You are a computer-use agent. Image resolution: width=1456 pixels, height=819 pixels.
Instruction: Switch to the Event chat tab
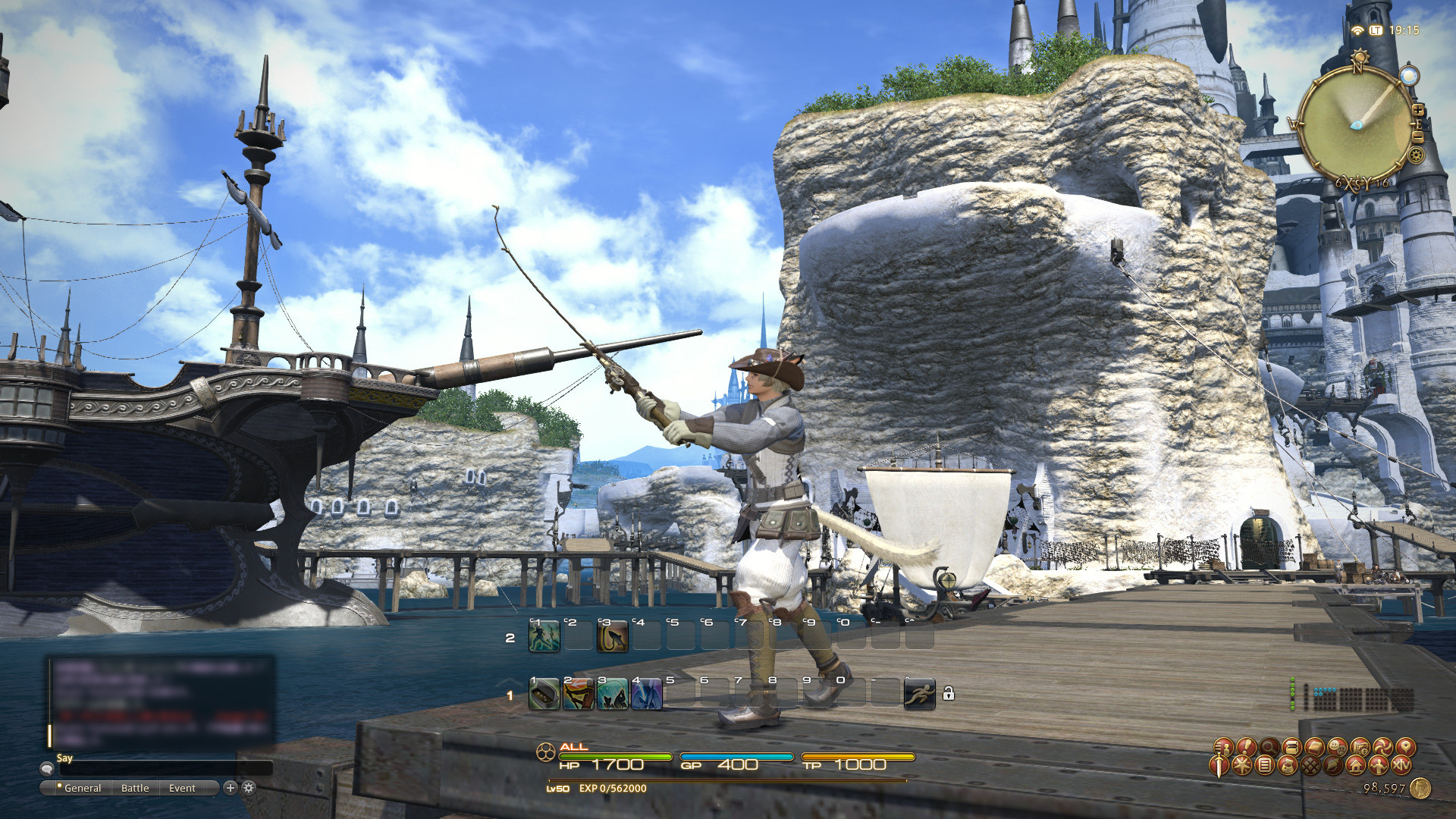[182, 788]
